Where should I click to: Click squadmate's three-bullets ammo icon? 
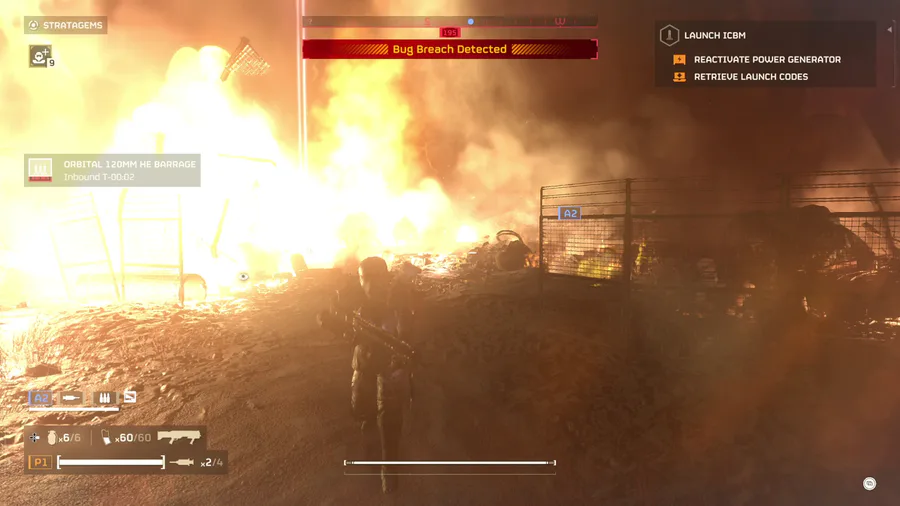point(104,398)
